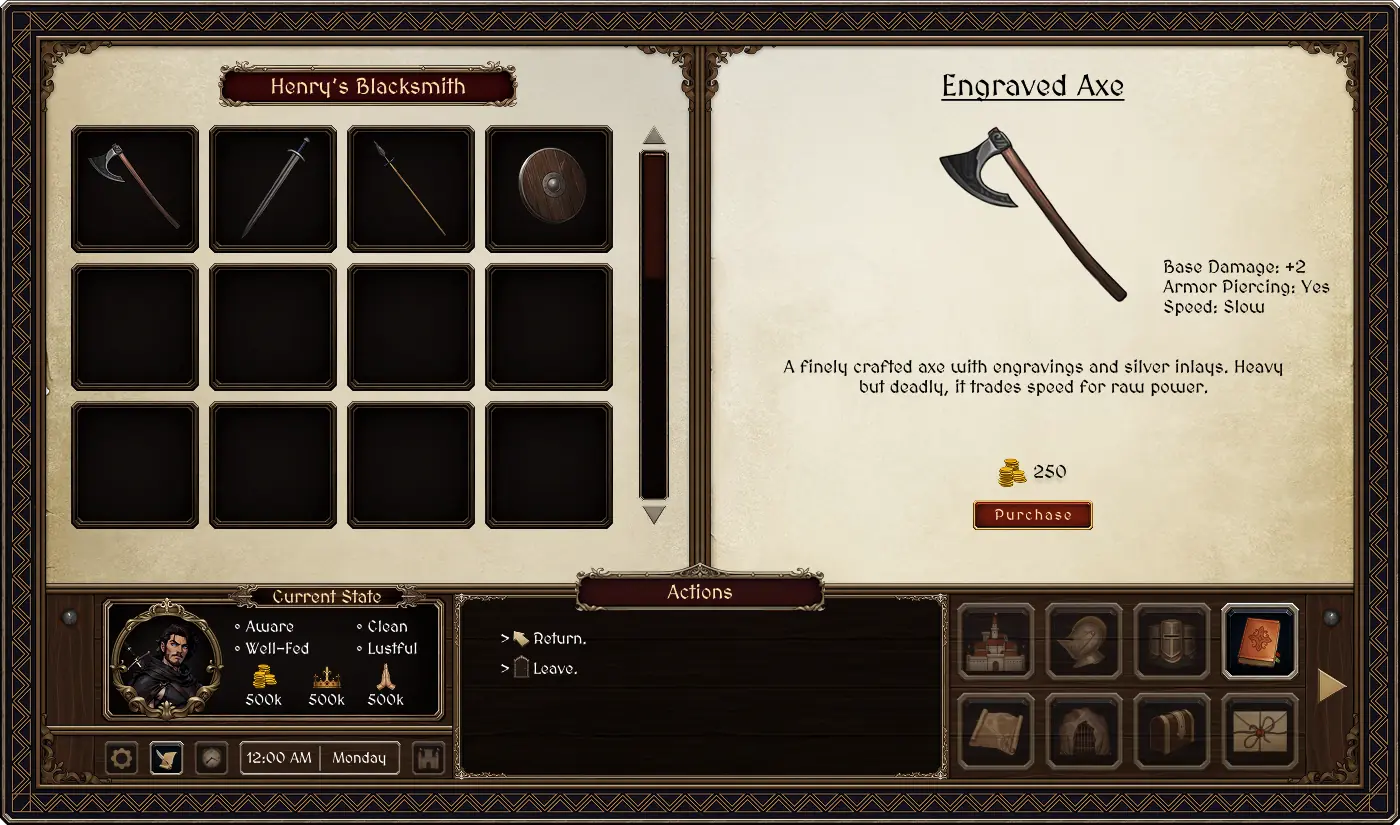Pick the spear in the shop grid
Image resolution: width=1400 pixels, height=825 pixels.
pos(411,188)
